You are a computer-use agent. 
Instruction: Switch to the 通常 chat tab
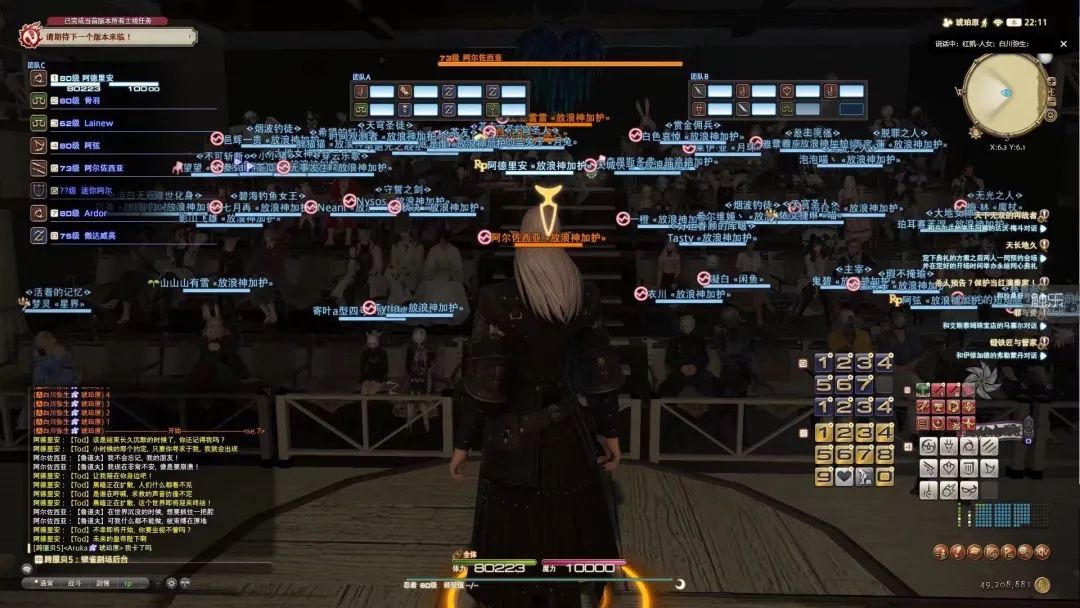click(47, 582)
